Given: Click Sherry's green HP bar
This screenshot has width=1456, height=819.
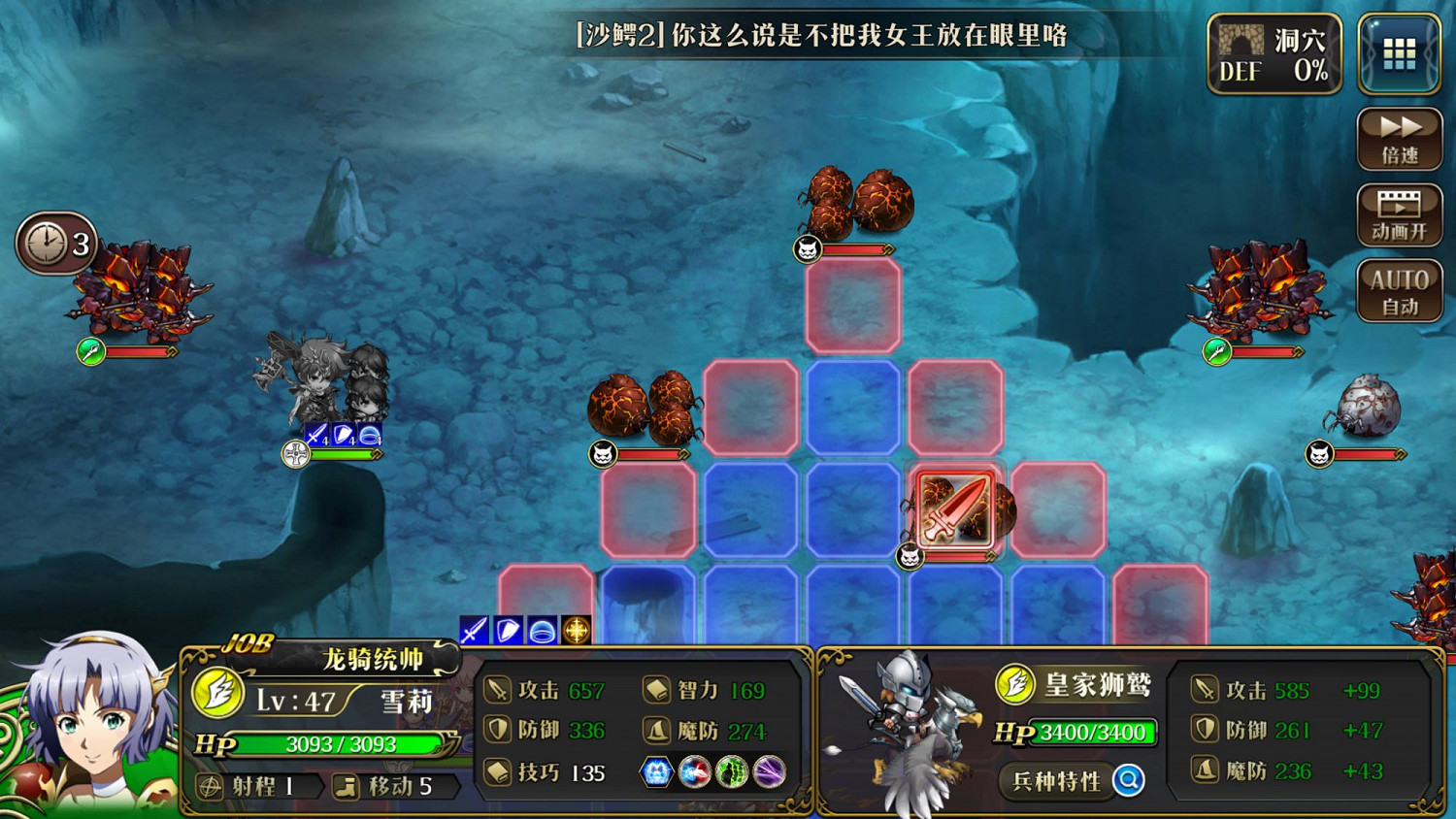Looking at the screenshot, I should point(340,745).
